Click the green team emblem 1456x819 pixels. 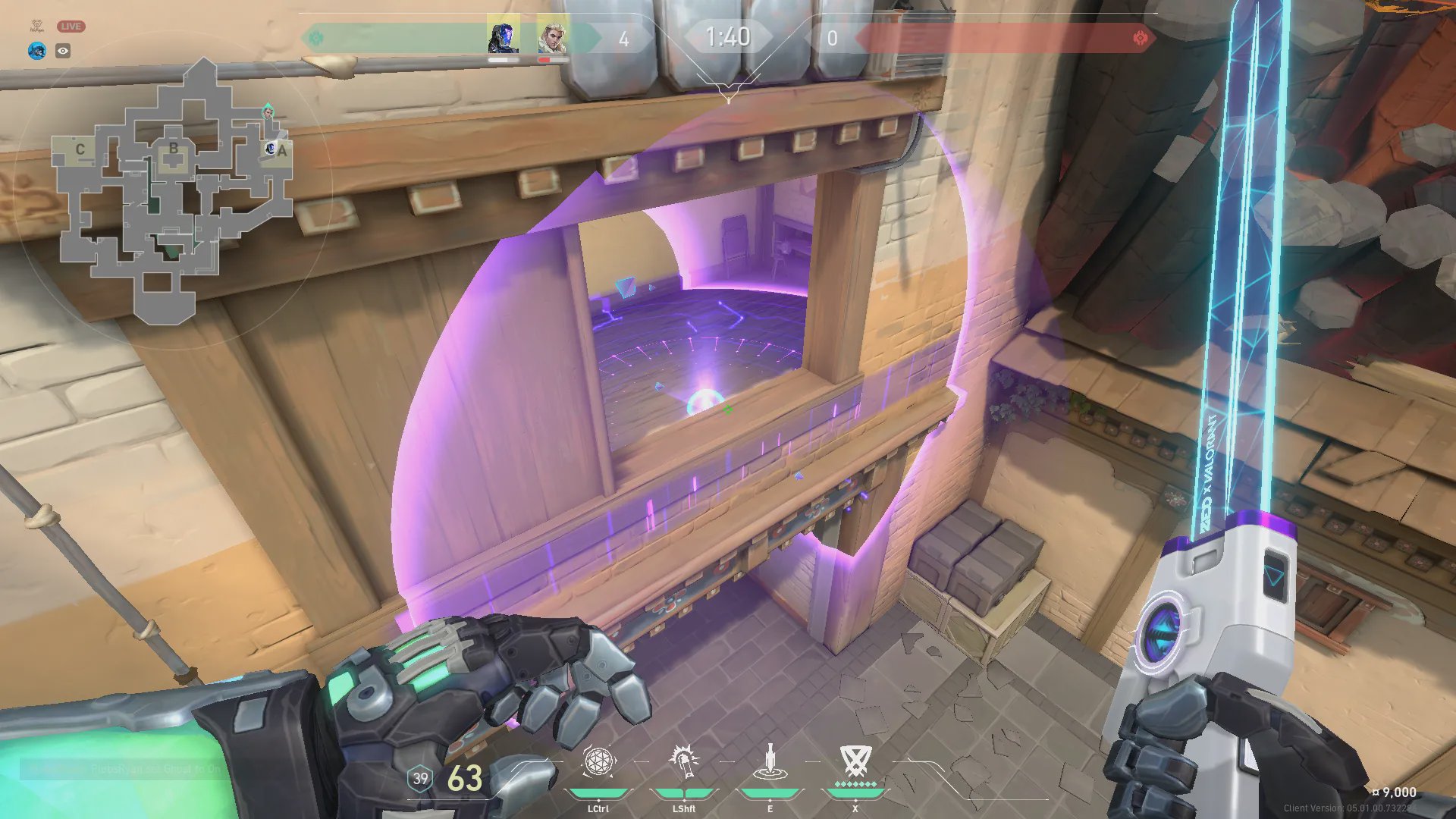tap(317, 38)
